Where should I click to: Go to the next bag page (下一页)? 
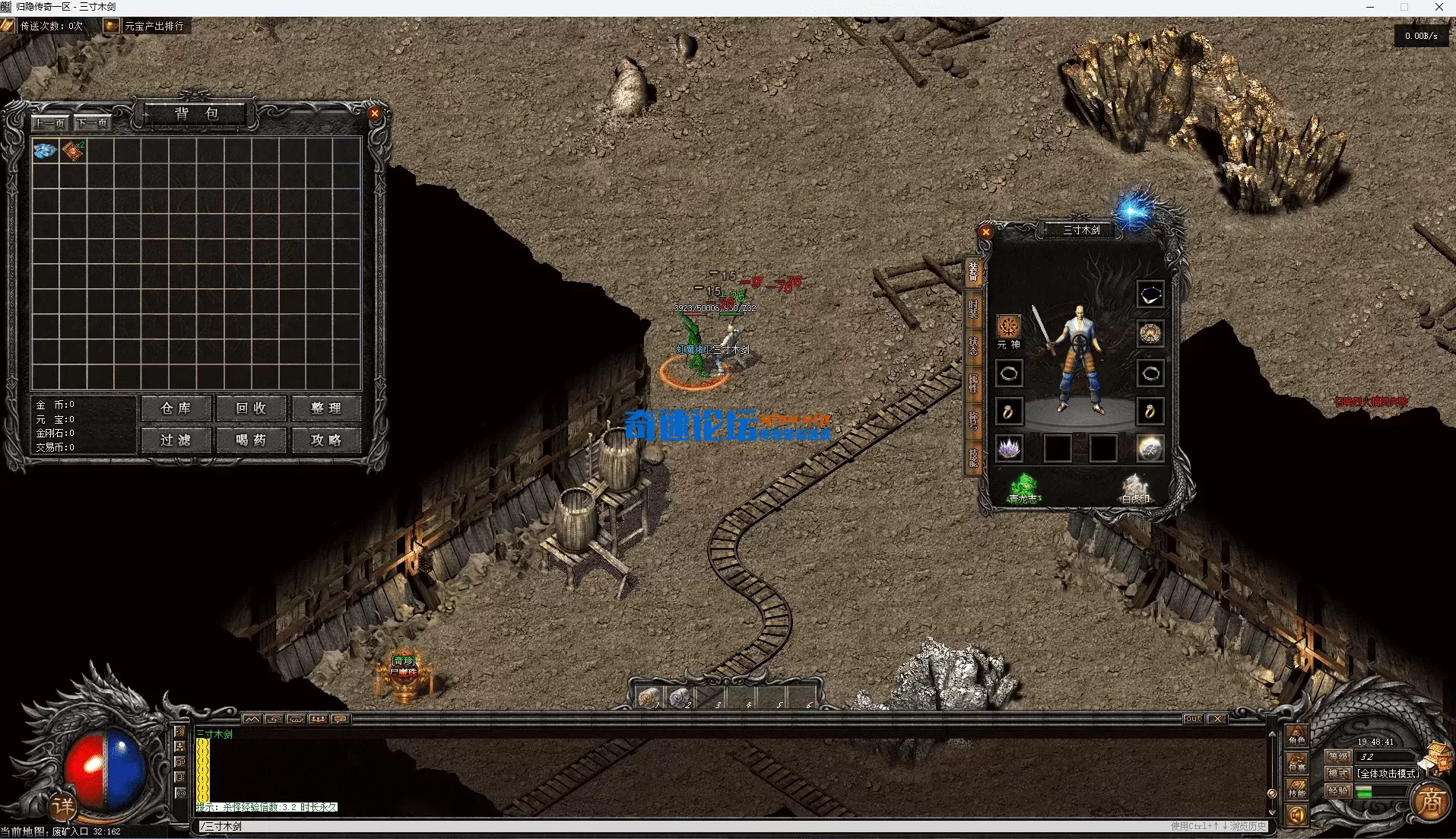[93, 122]
